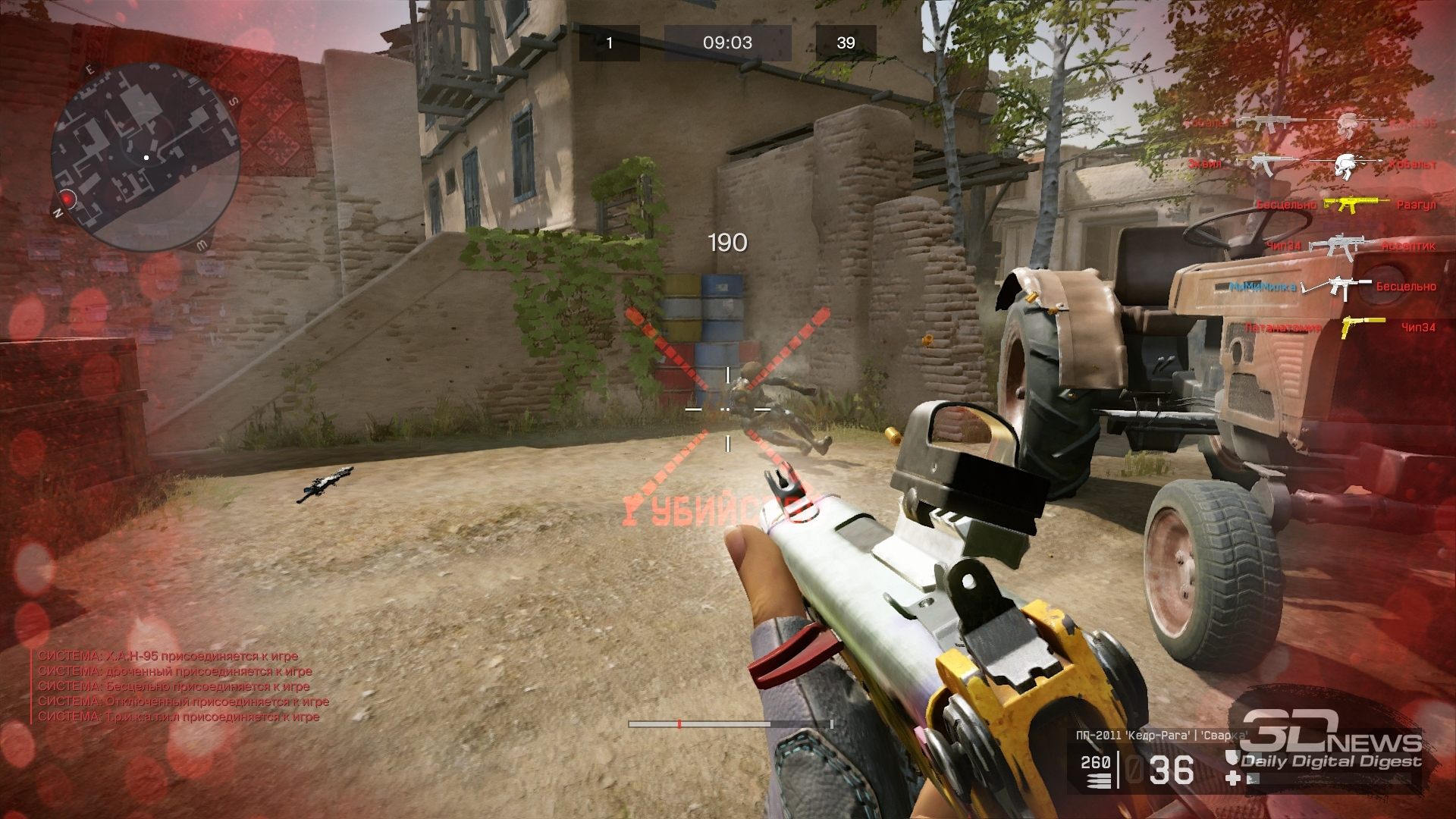Click the circular minimap

146,158
